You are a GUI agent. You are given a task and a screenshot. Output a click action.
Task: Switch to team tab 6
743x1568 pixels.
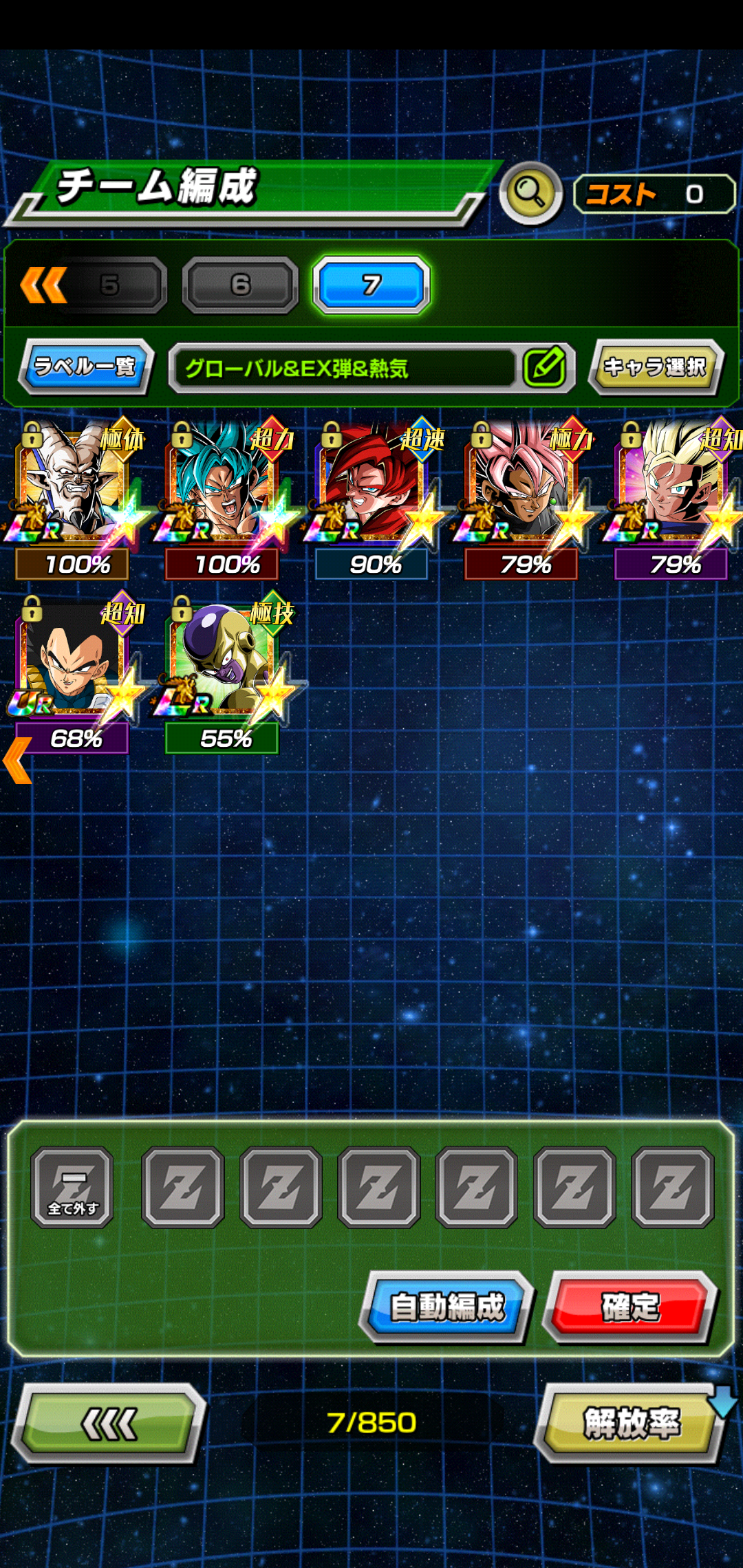pos(240,285)
